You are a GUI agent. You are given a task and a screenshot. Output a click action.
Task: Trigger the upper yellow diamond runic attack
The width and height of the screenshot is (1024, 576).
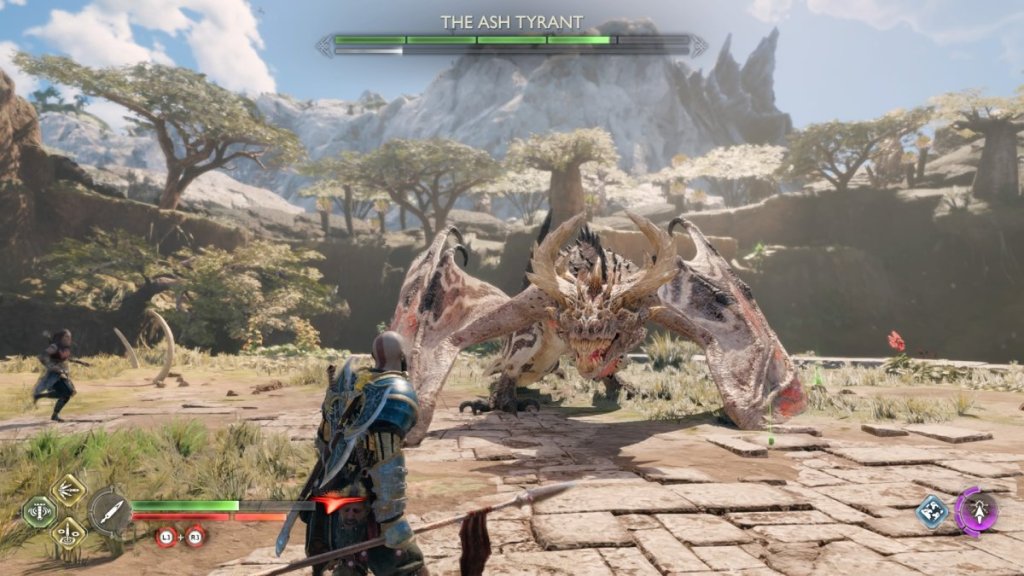pos(68,490)
